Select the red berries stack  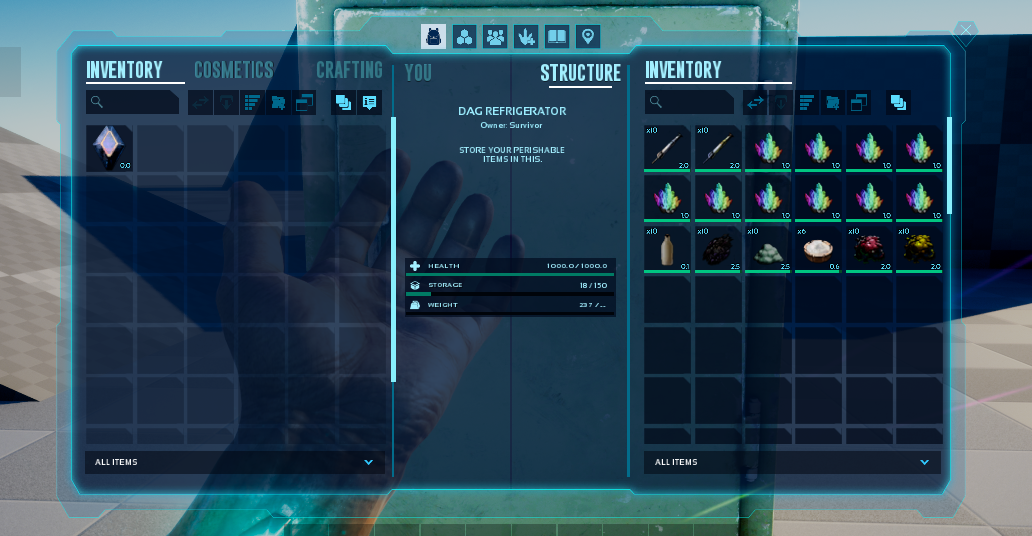pyautogui.click(x=868, y=249)
